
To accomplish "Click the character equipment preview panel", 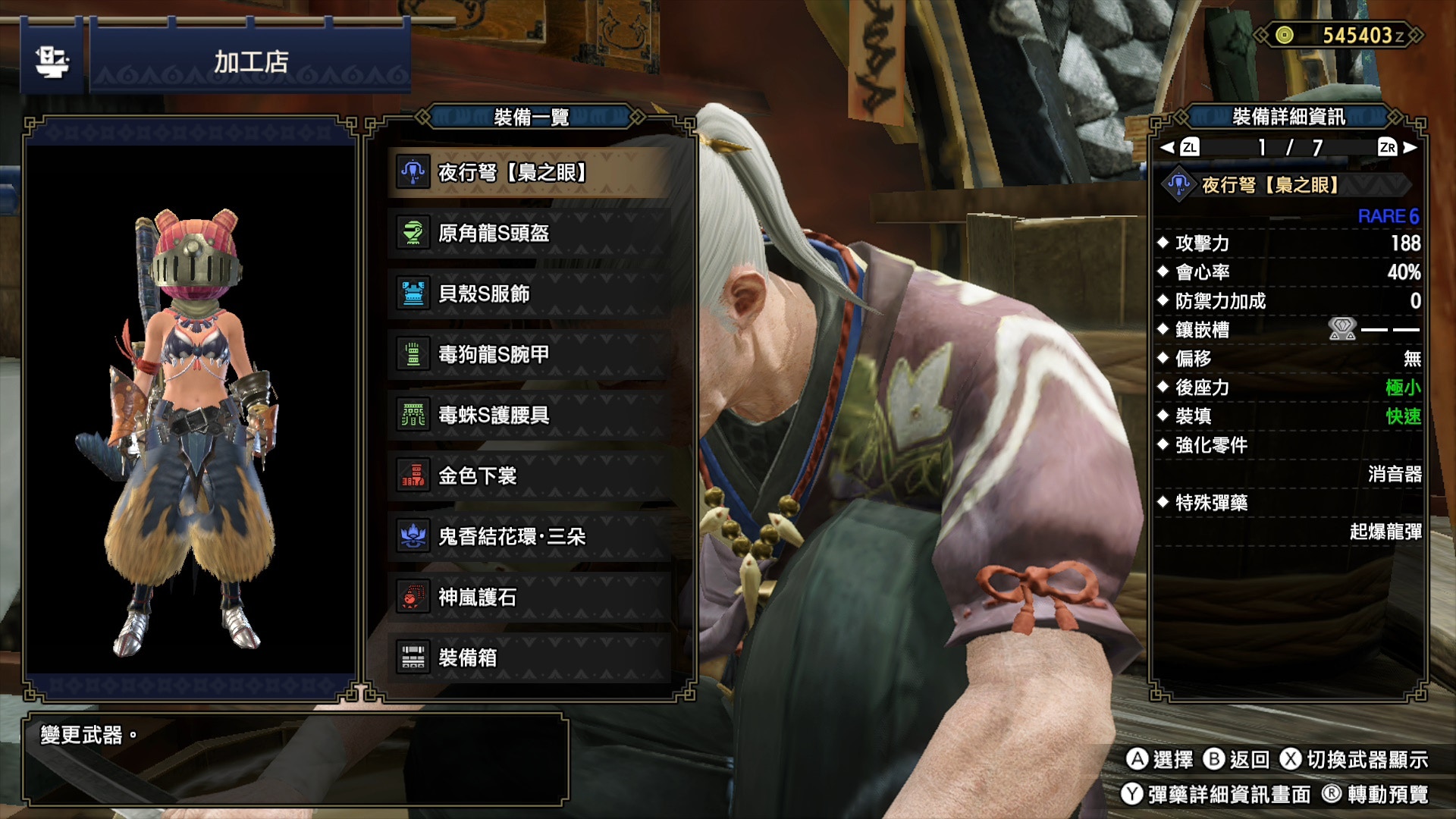I will pyautogui.click(x=191, y=408).
